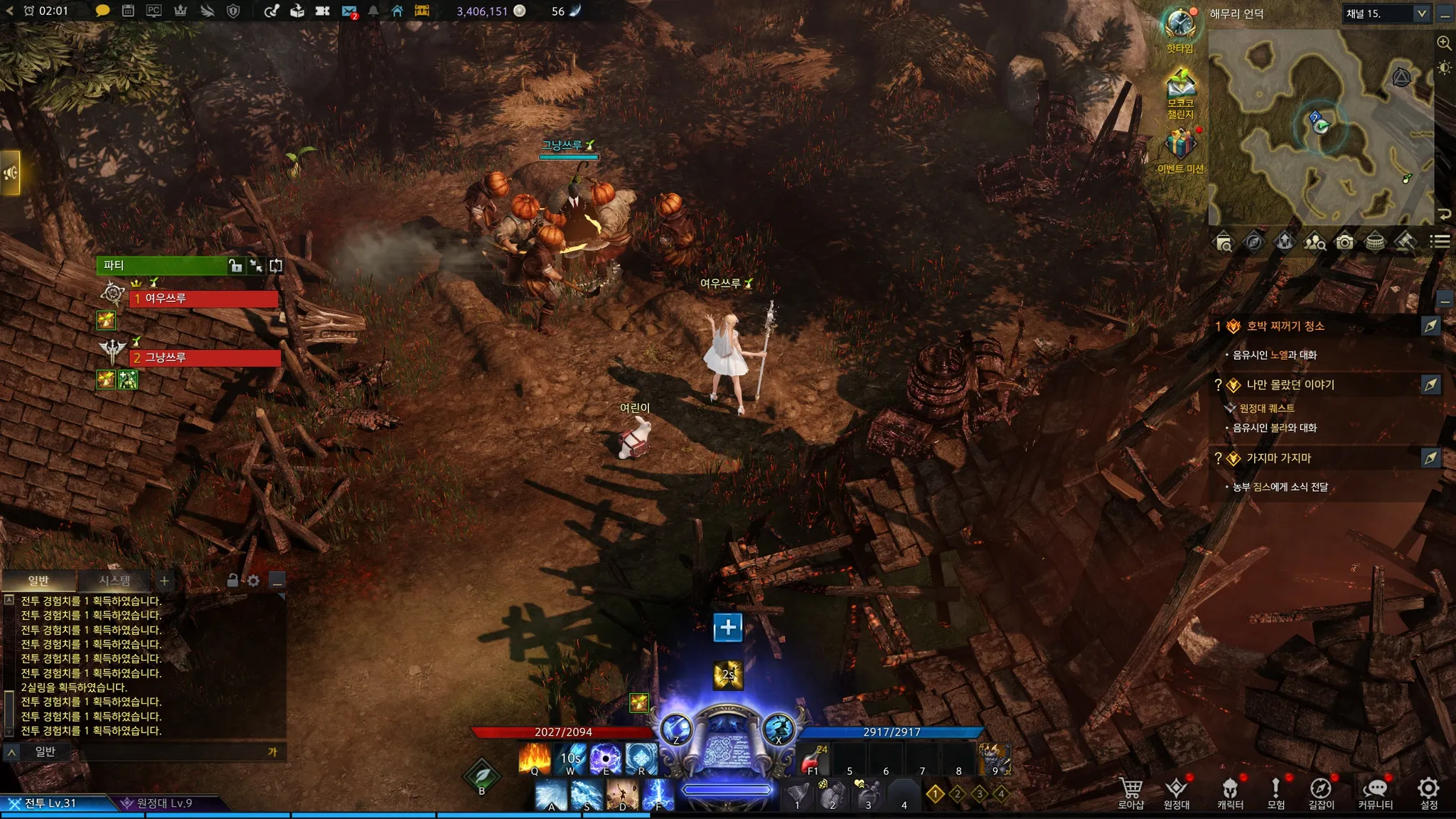Screen dimensions: 1456x819
Task: Open the 캐릭터 character menu
Action: 1230,793
